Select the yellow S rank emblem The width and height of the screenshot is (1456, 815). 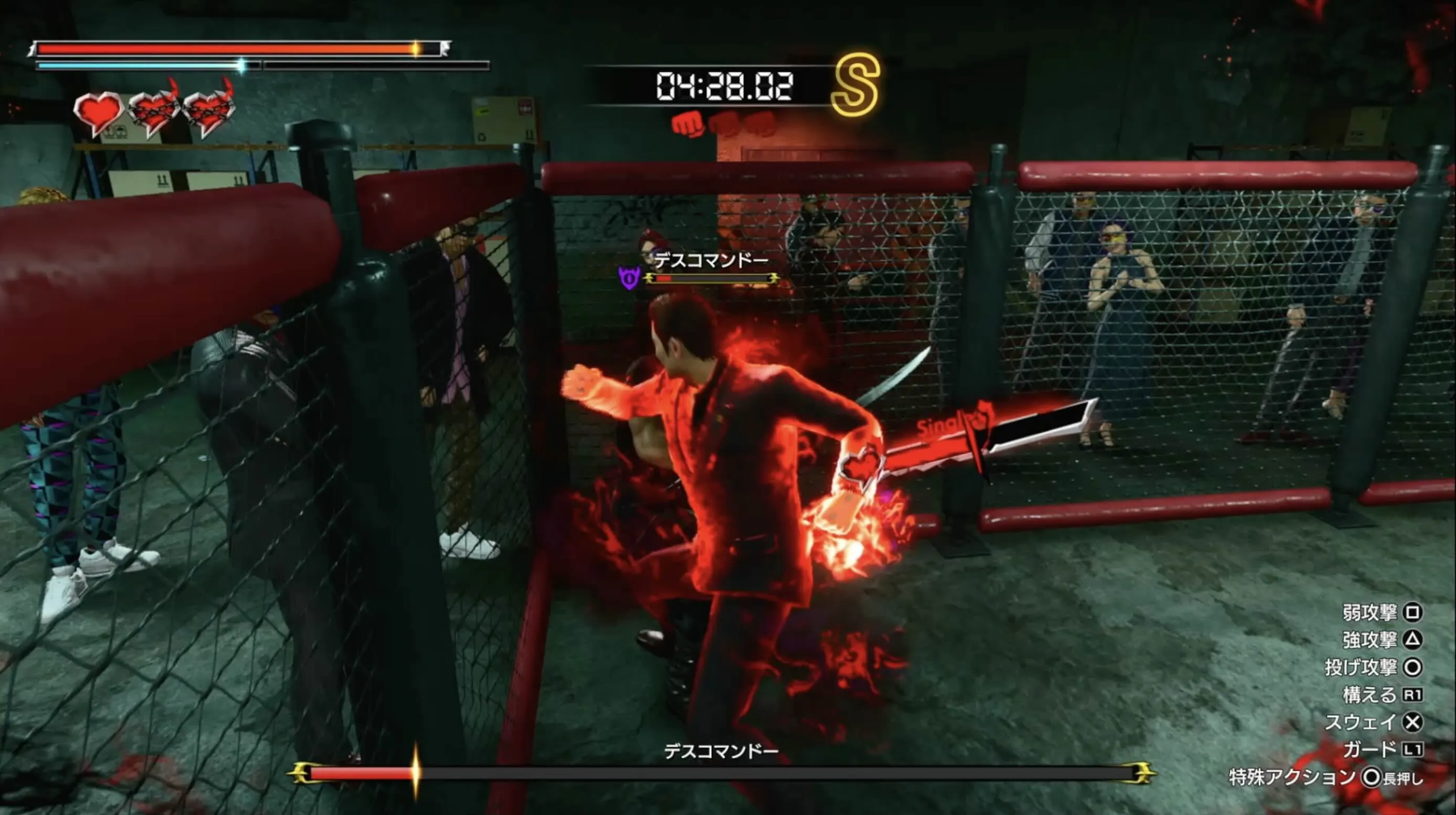coord(857,86)
